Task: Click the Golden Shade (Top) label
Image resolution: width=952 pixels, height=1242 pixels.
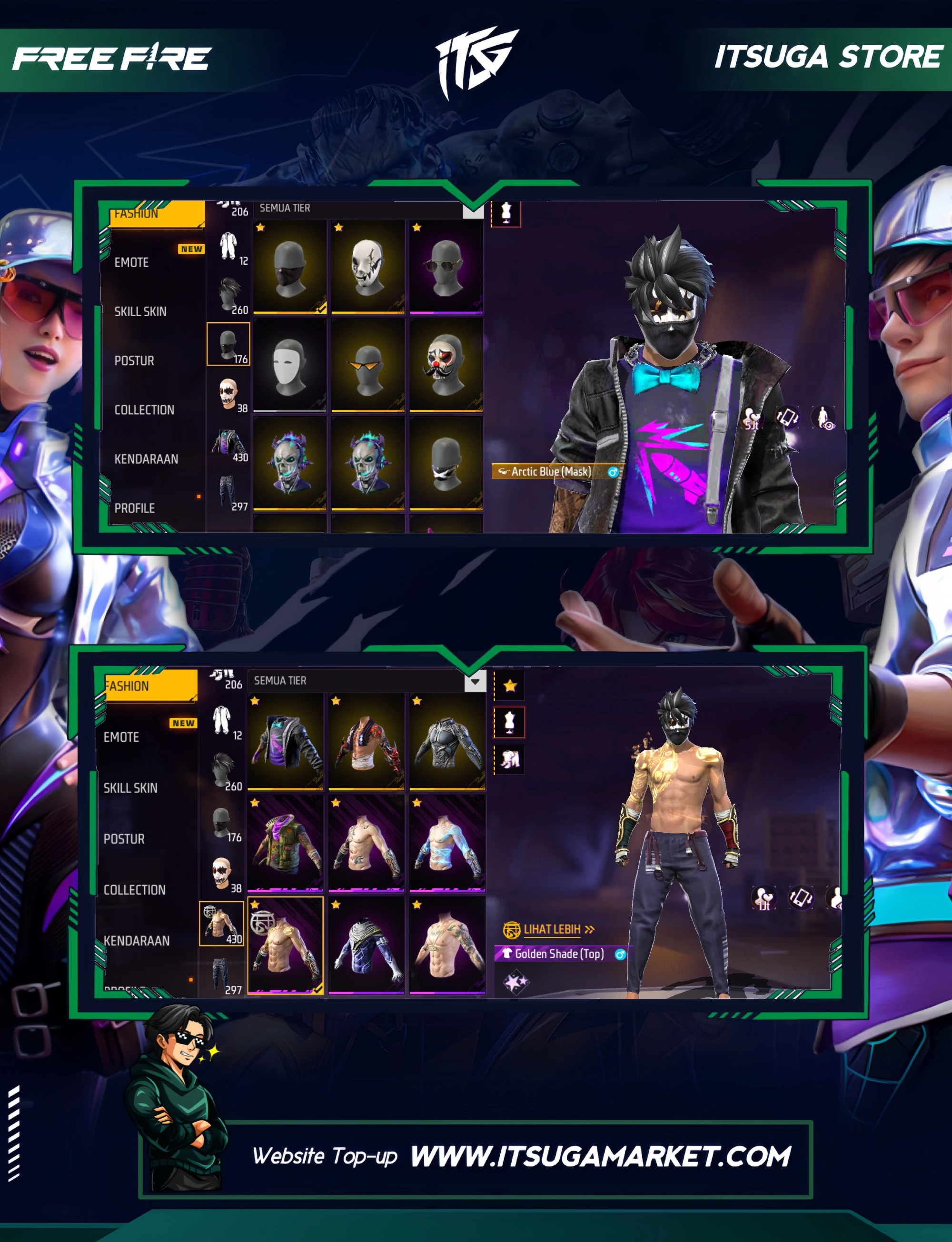Action: pyautogui.click(x=559, y=954)
